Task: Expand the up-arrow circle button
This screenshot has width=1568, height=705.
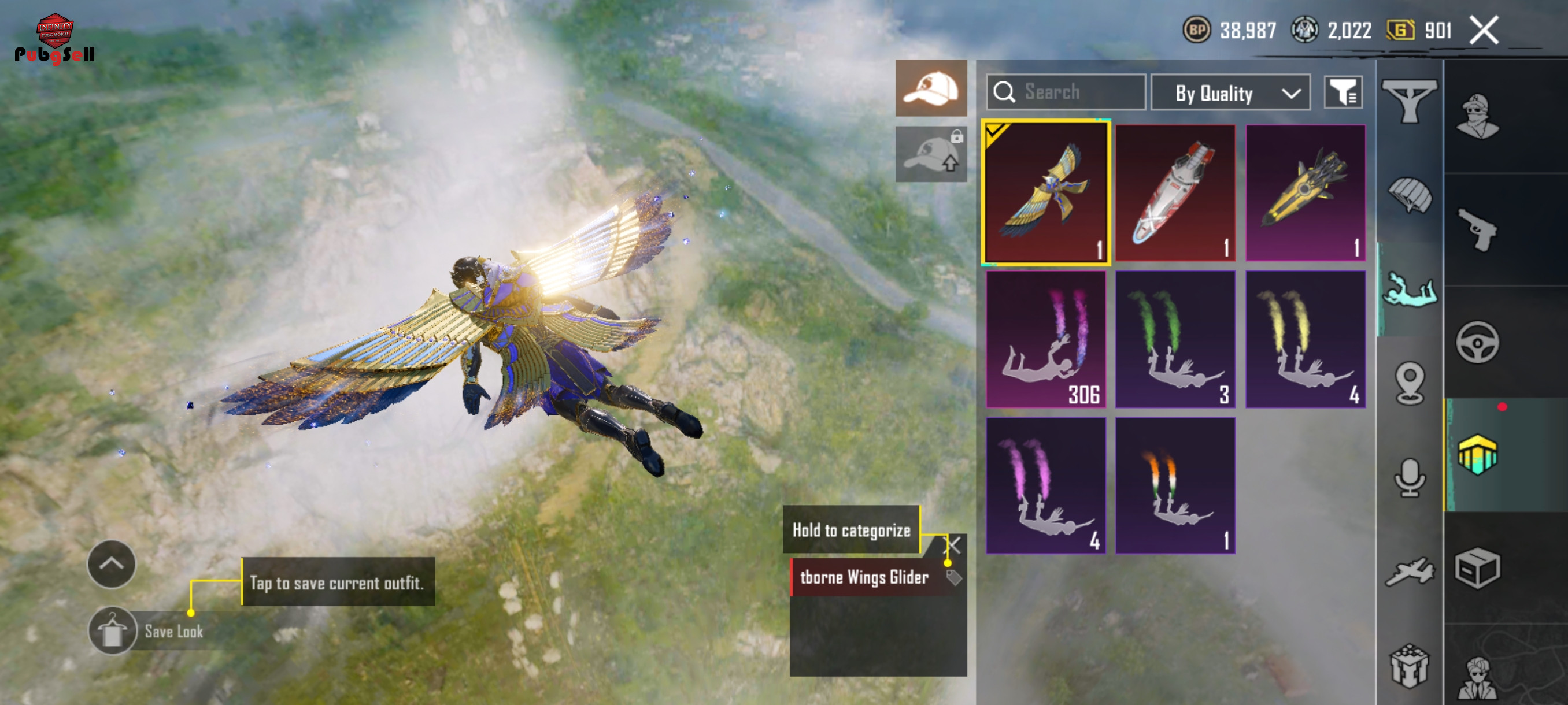Action: coord(112,564)
